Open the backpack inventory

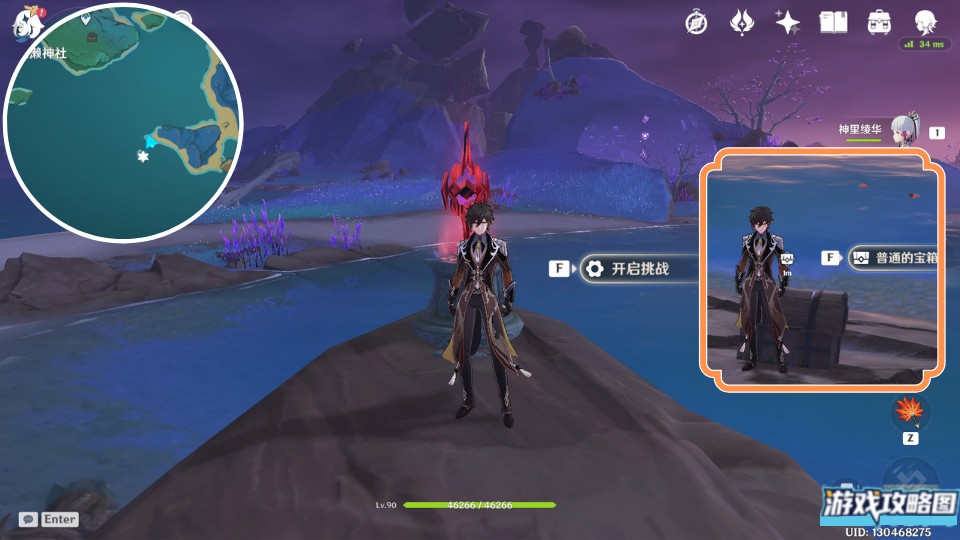point(879,23)
